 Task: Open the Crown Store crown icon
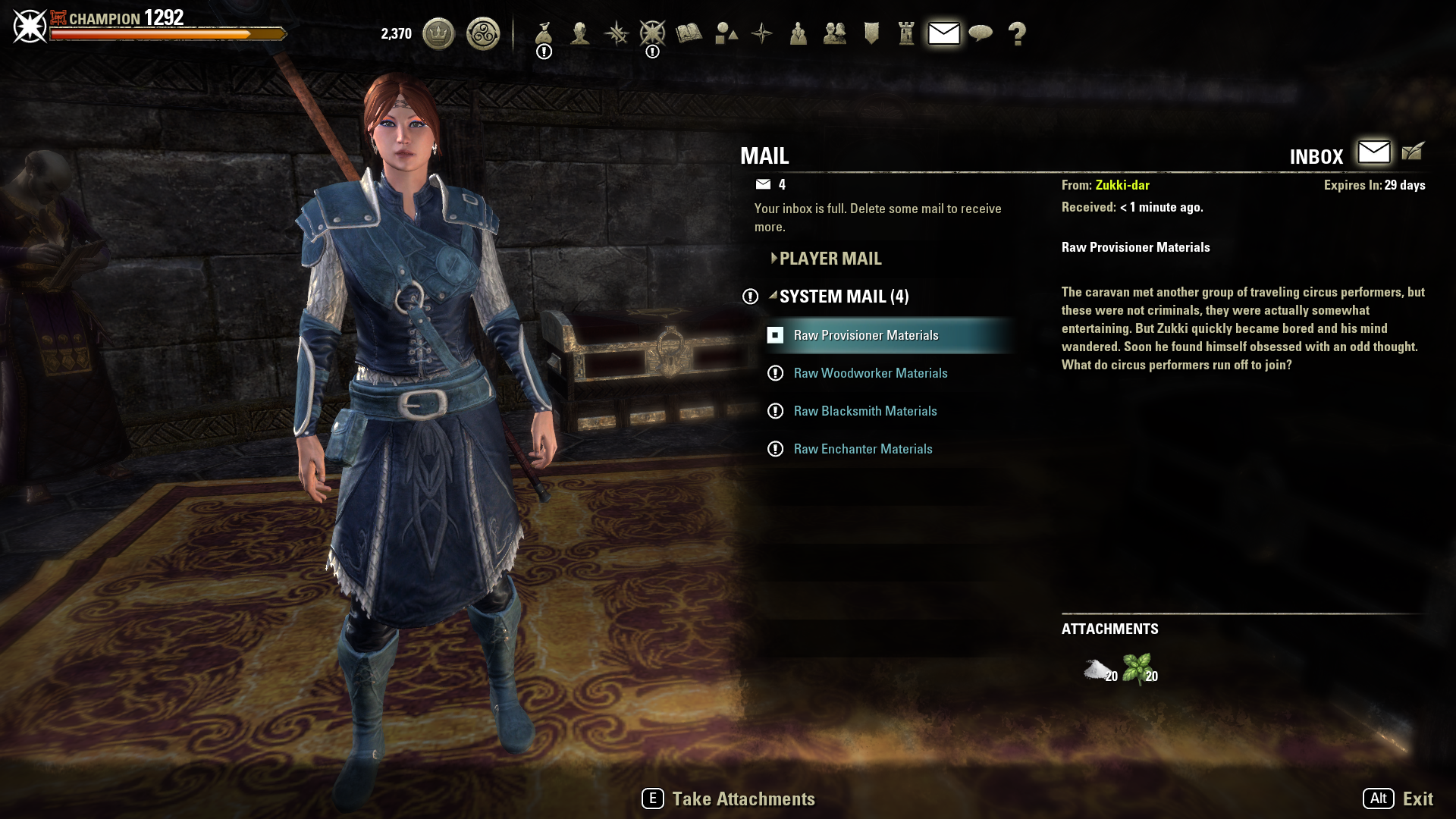(x=438, y=33)
